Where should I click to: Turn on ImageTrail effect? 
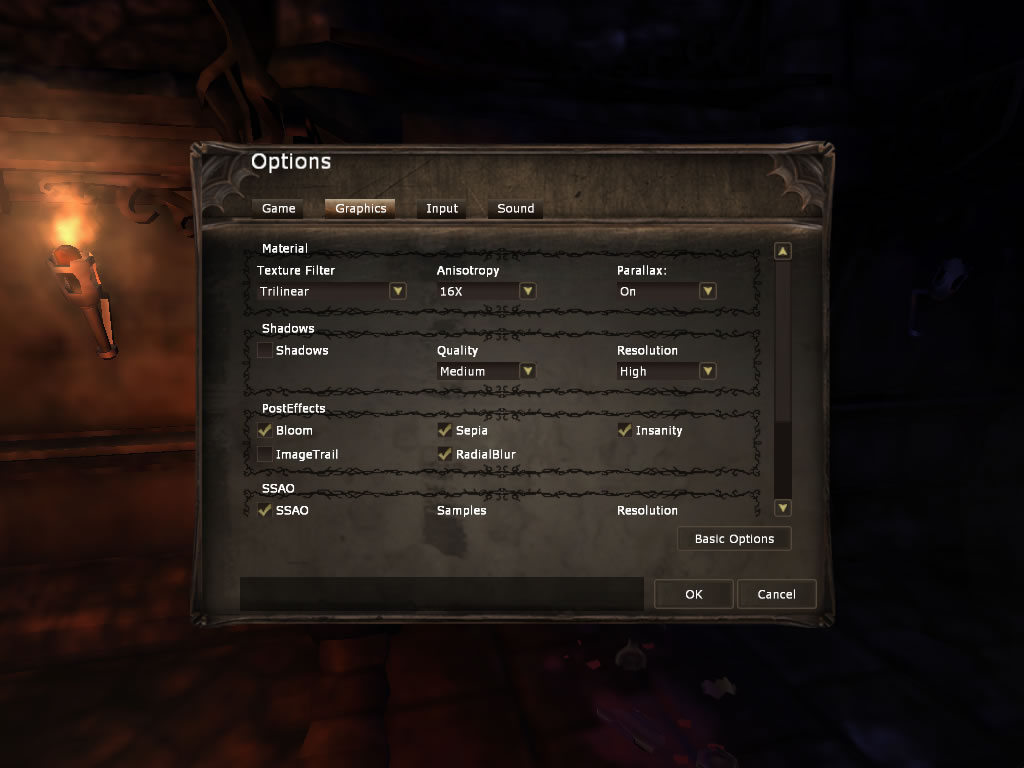(x=265, y=454)
